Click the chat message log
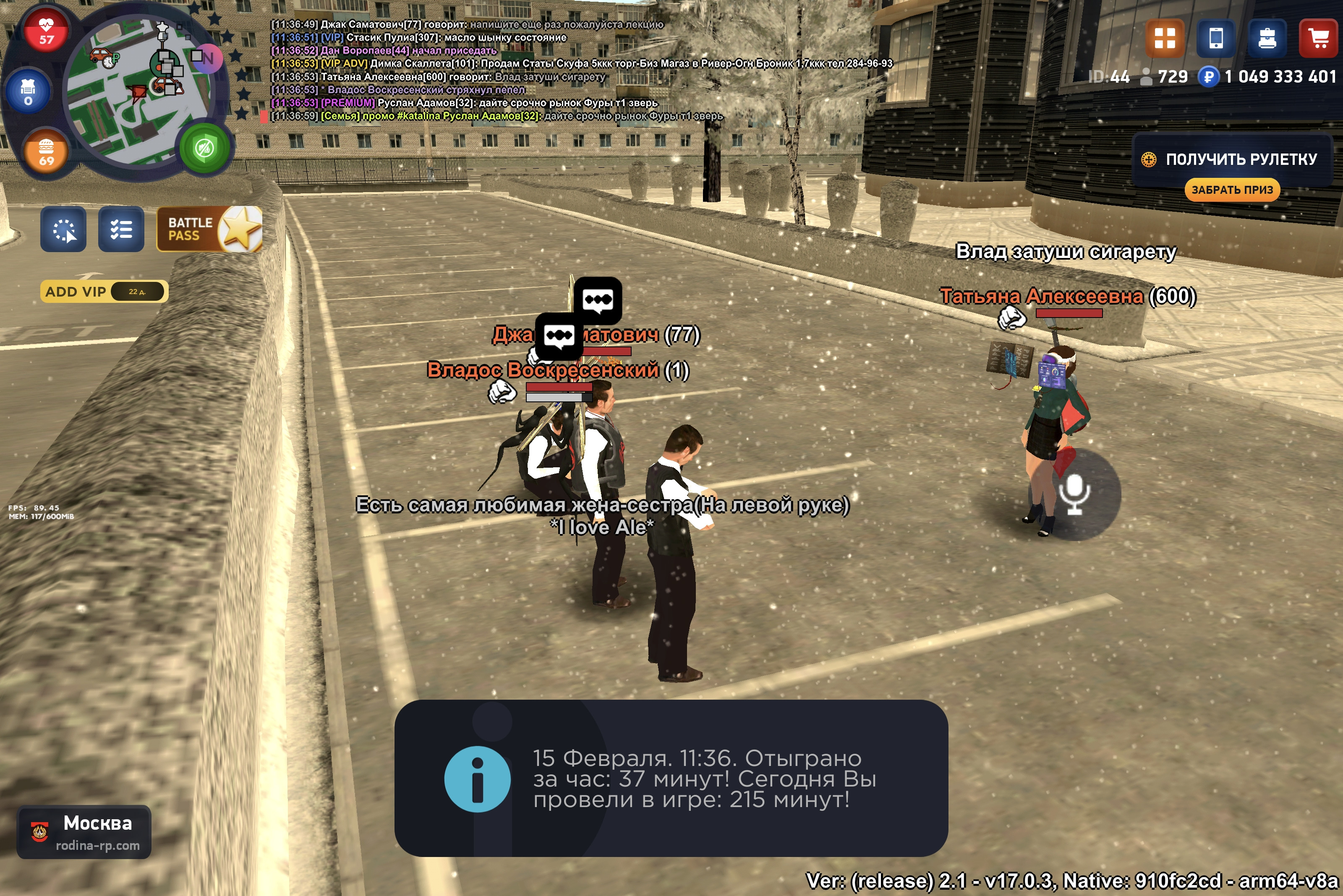Image resolution: width=1343 pixels, height=896 pixels. pos(492,70)
